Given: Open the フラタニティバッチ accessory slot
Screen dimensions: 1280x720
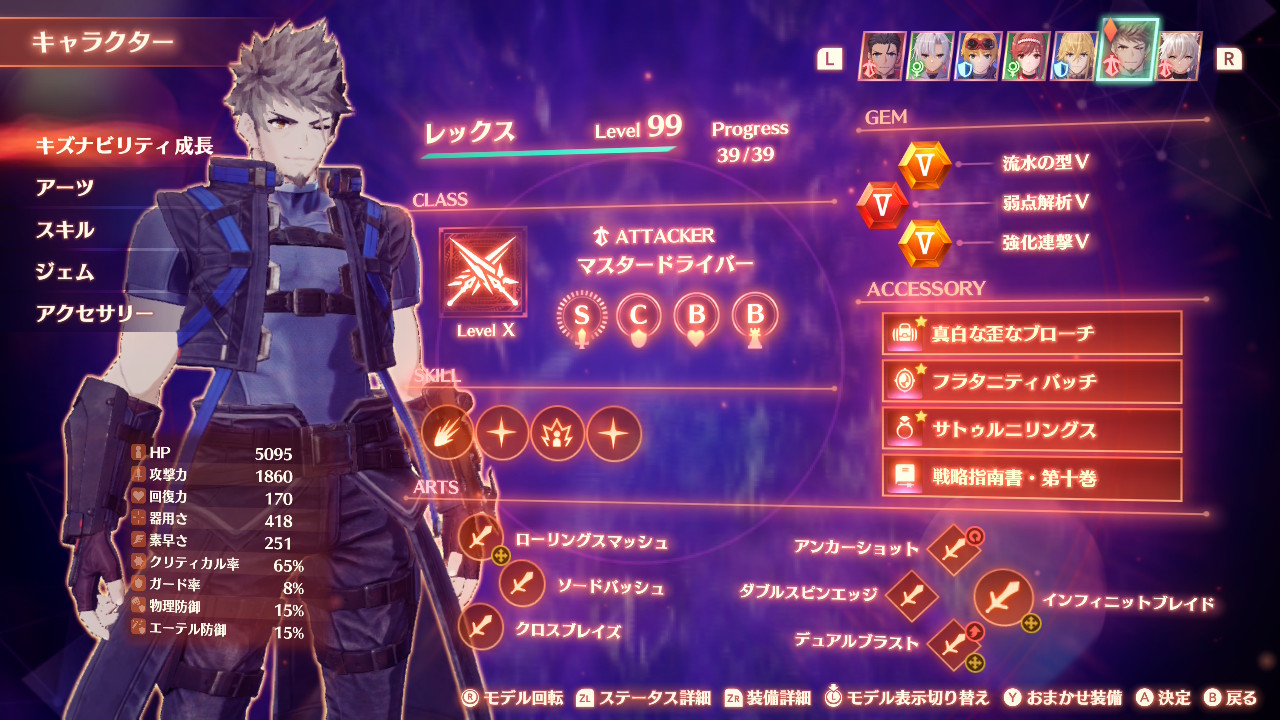Looking at the screenshot, I should (1031, 381).
